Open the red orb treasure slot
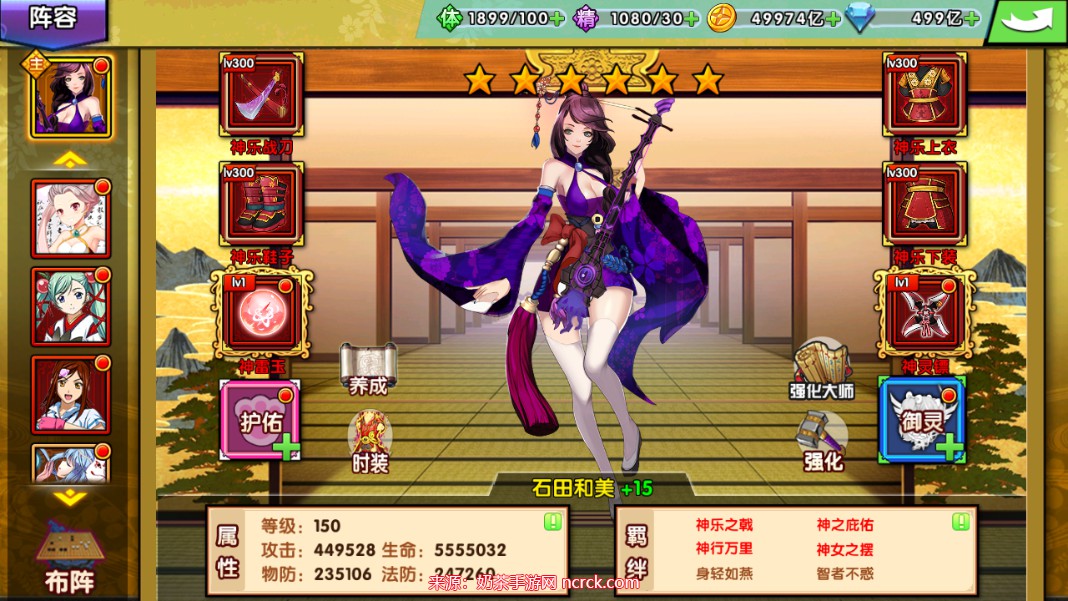 [261, 315]
